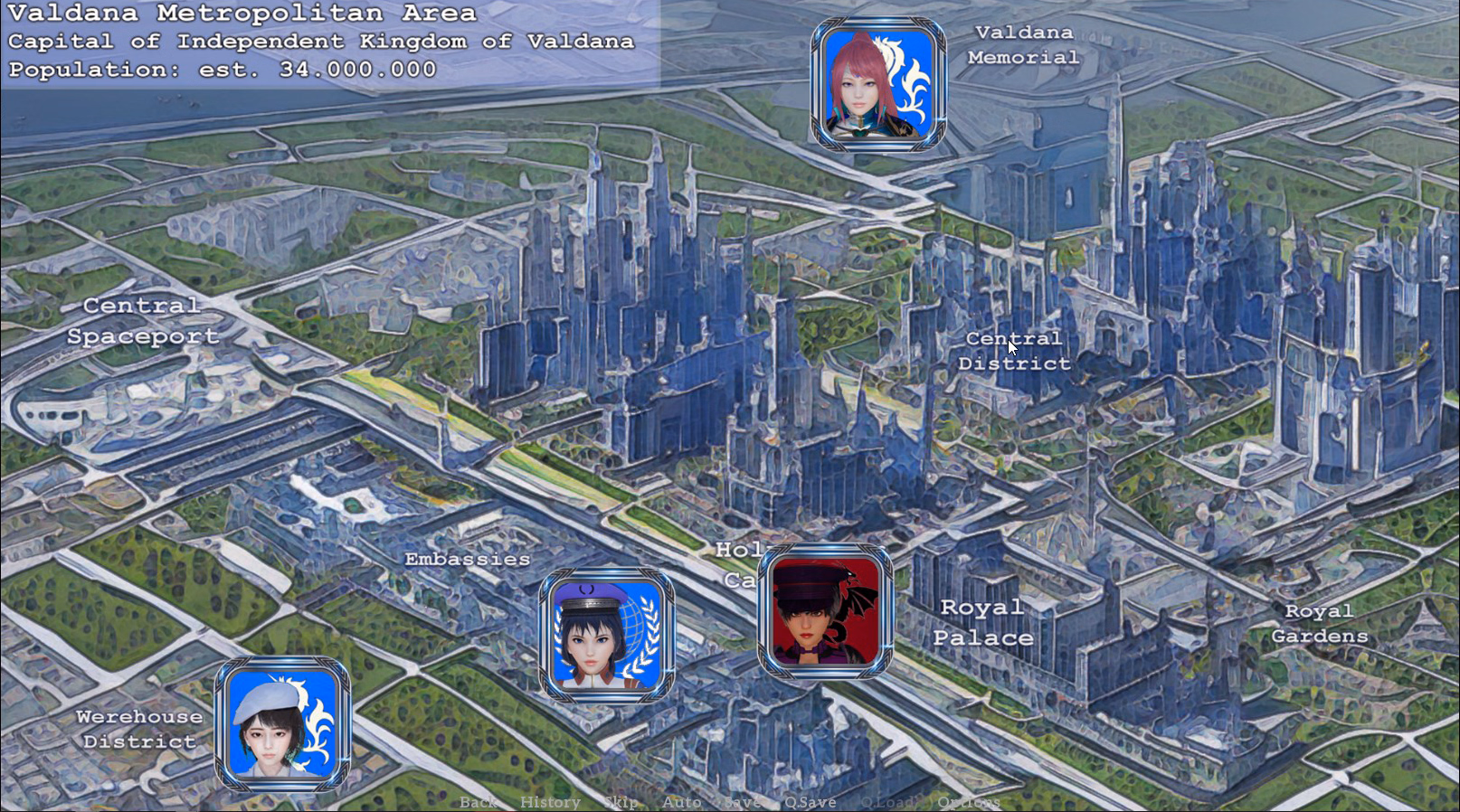Select the Central Spaceport location

coord(142,321)
